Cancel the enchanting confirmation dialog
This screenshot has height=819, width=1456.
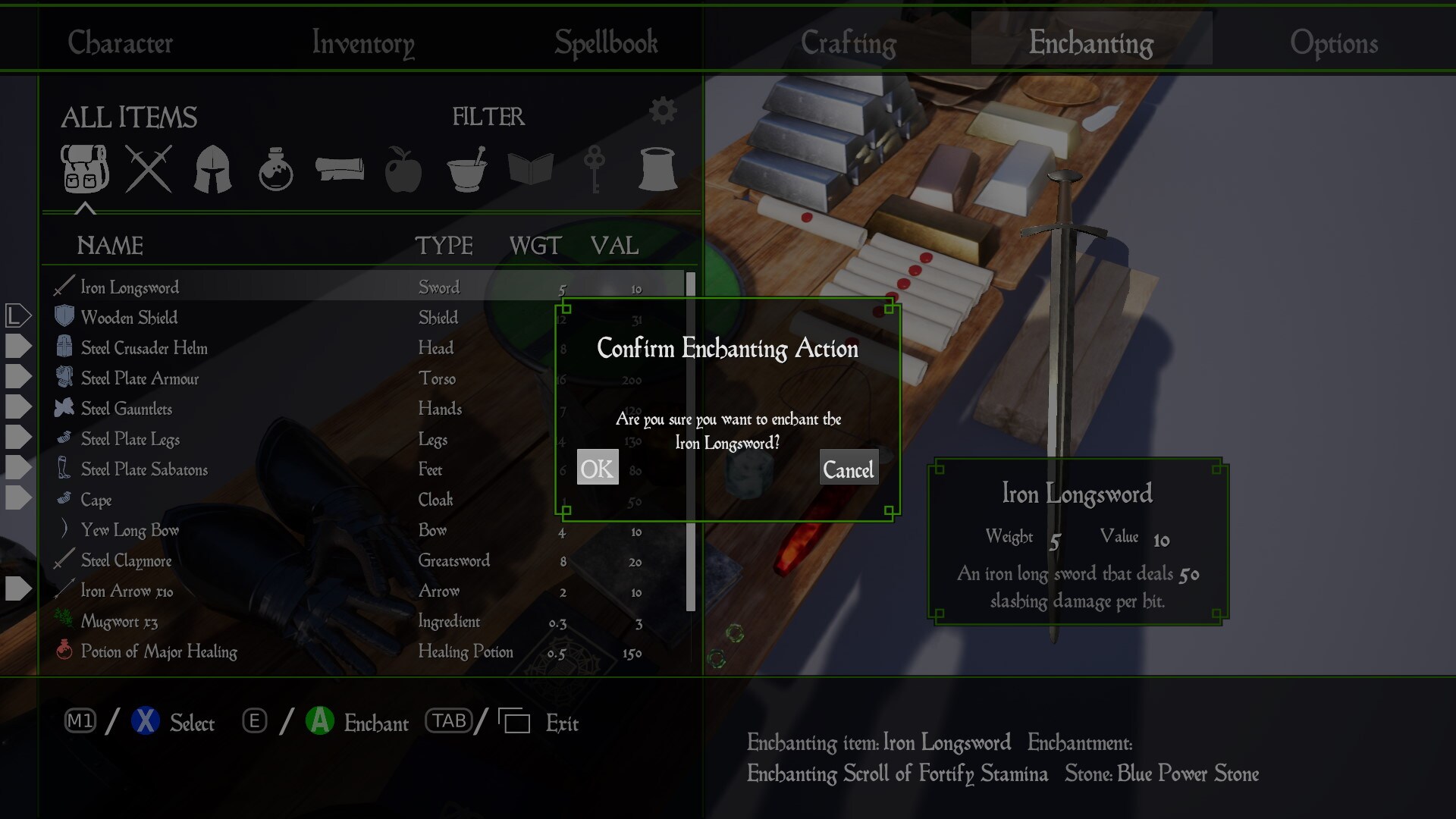849,470
